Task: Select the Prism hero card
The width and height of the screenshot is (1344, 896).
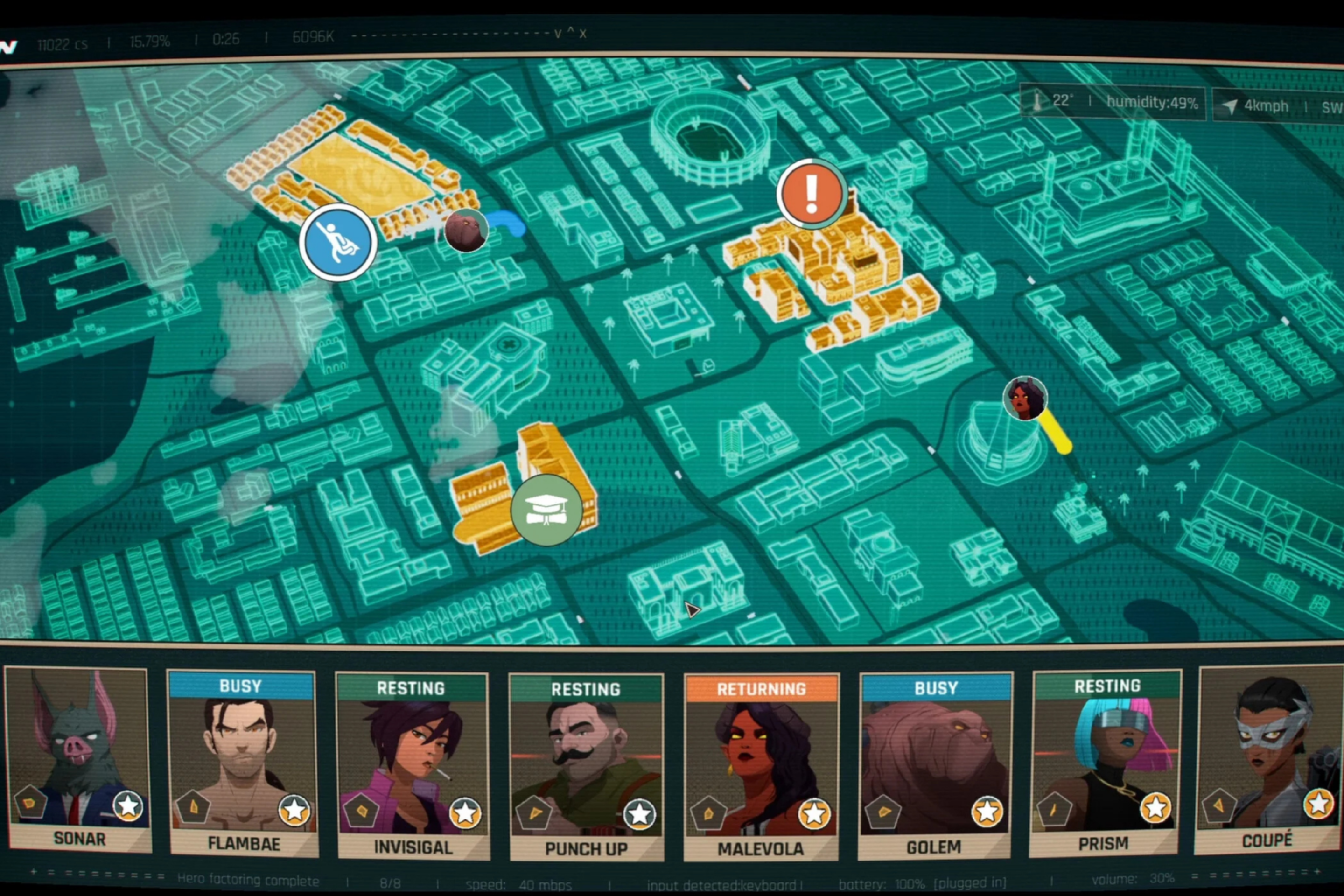Action: pos(1106,763)
